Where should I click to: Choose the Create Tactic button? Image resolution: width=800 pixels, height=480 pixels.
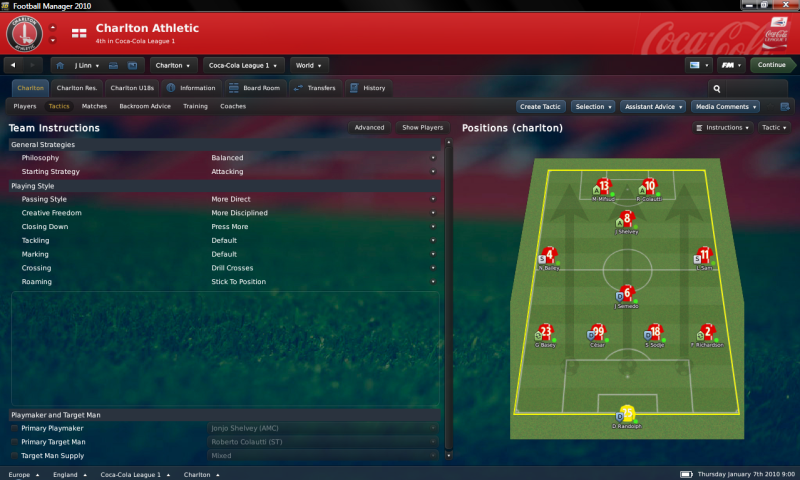(541, 106)
